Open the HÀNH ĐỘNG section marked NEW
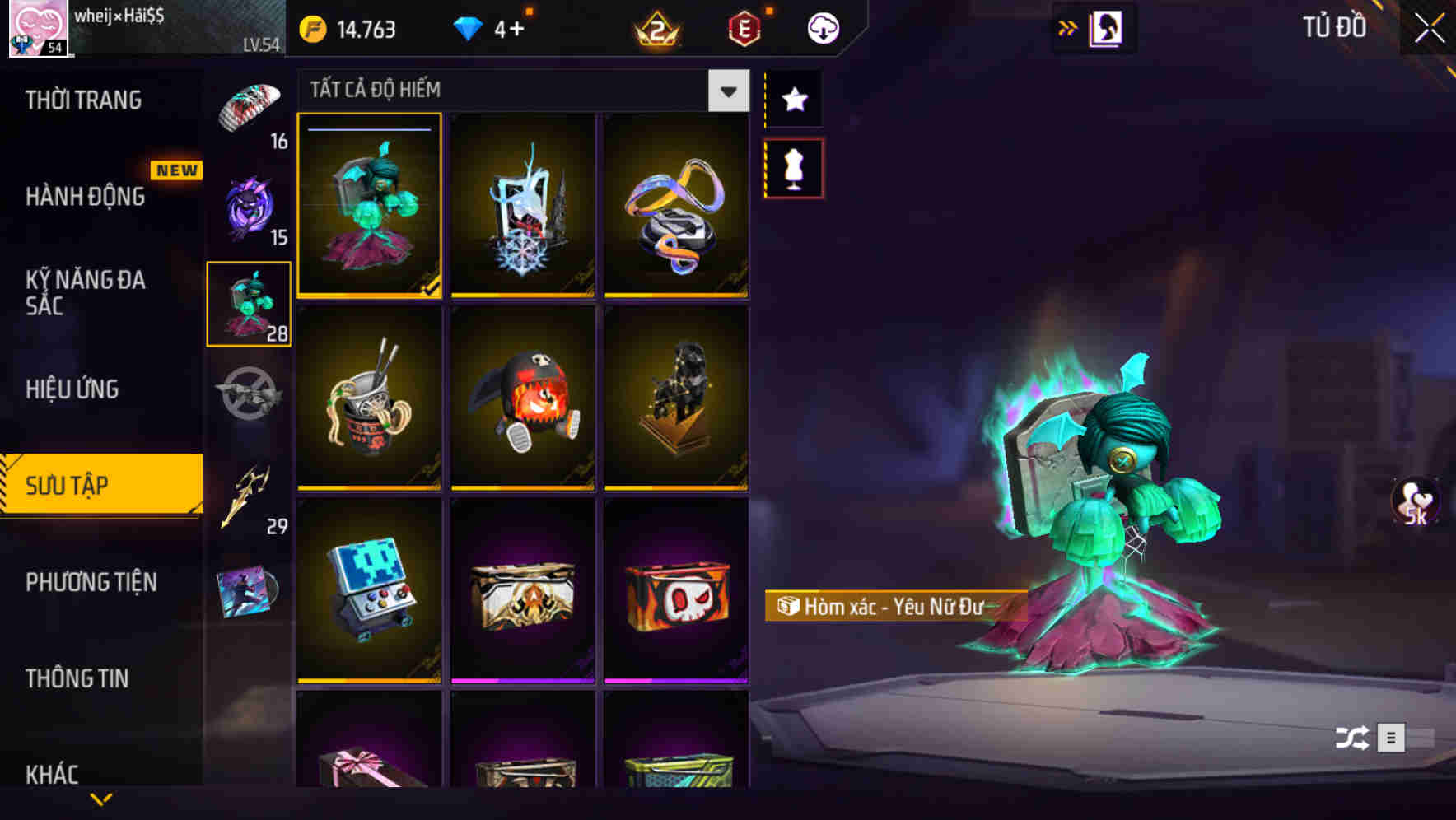1456x820 pixels. tap(86, 196)
